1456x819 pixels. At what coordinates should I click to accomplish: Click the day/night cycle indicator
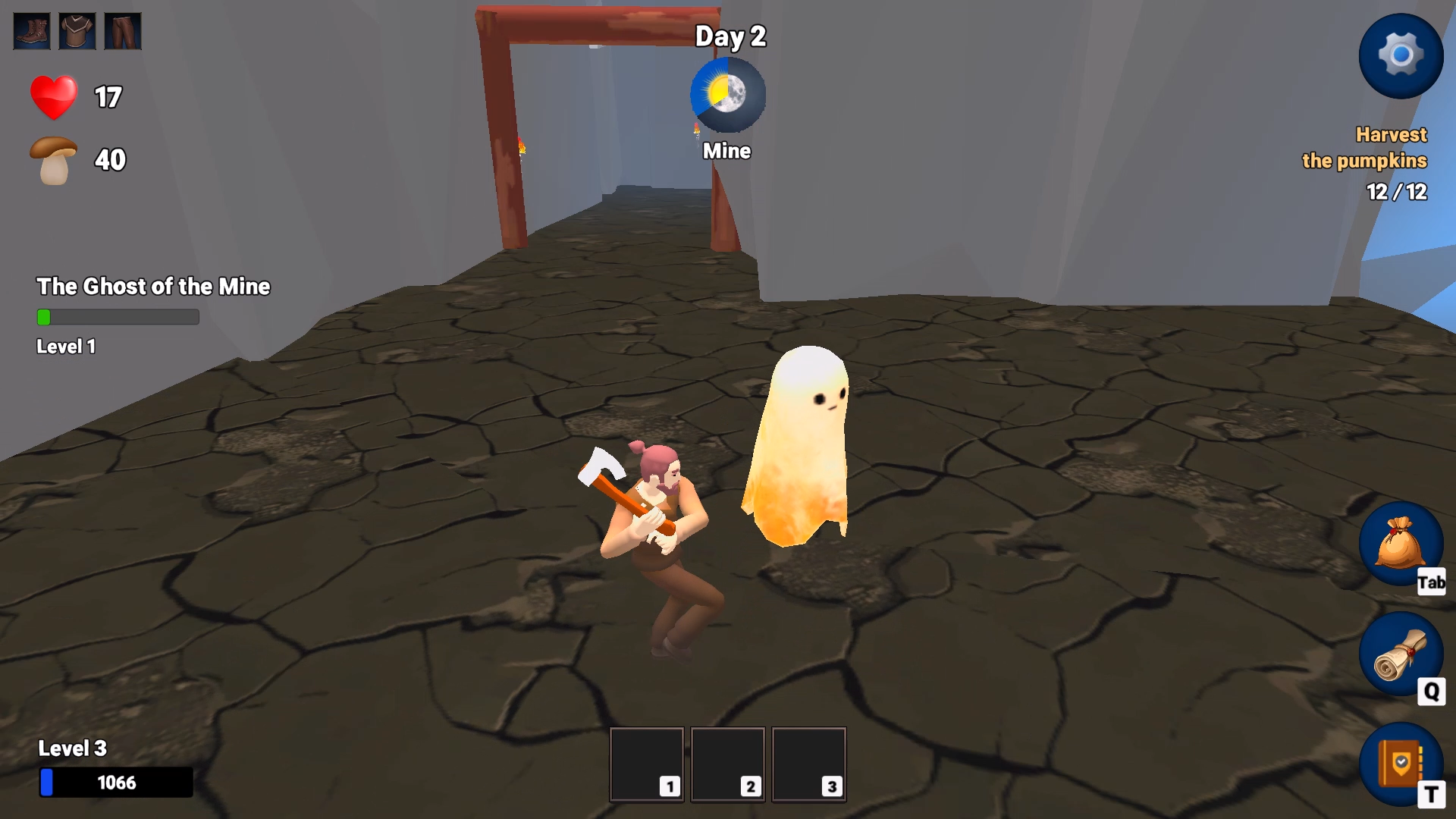727,94
